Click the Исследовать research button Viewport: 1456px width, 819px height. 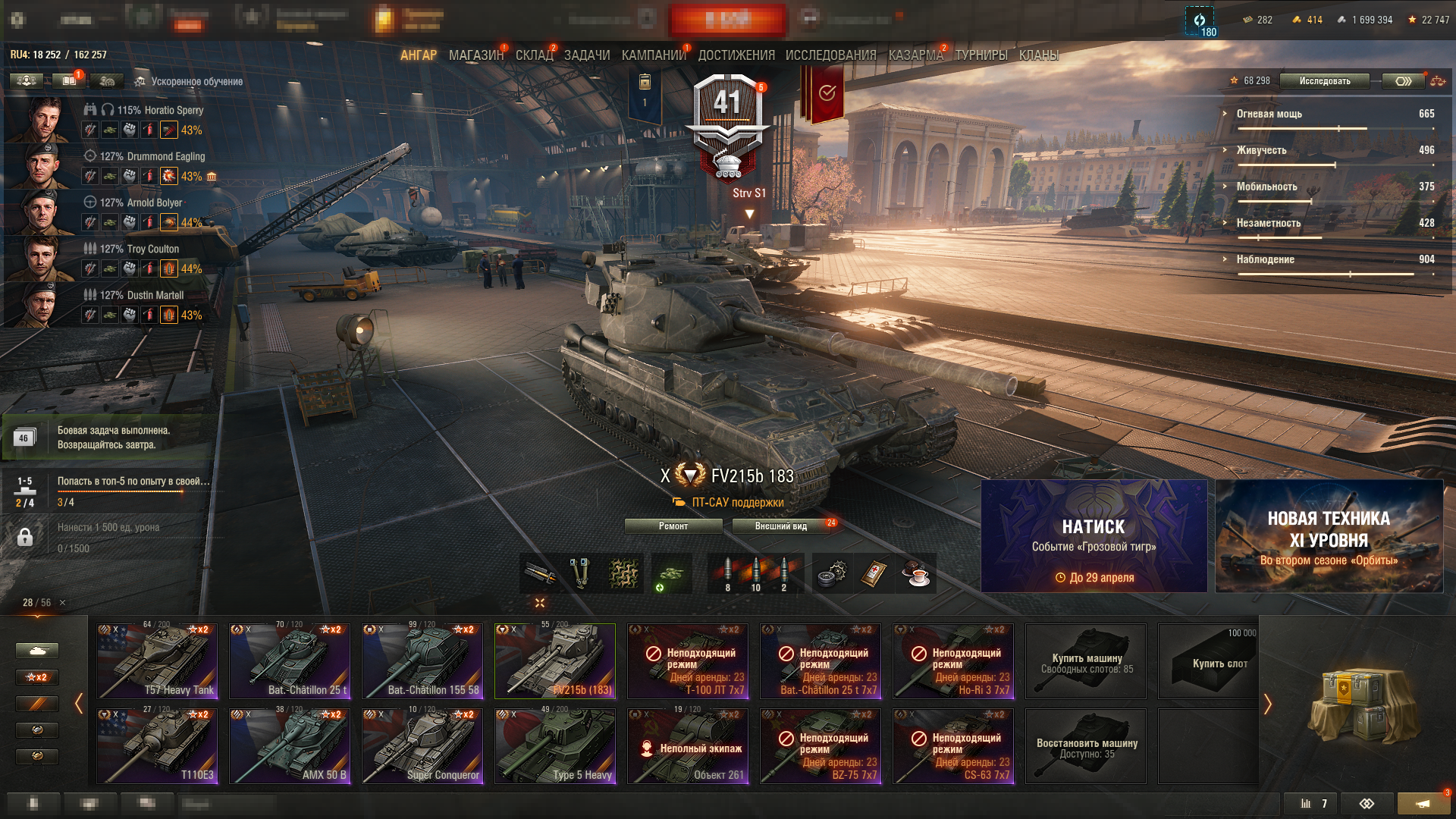[x=1324, y=81]
